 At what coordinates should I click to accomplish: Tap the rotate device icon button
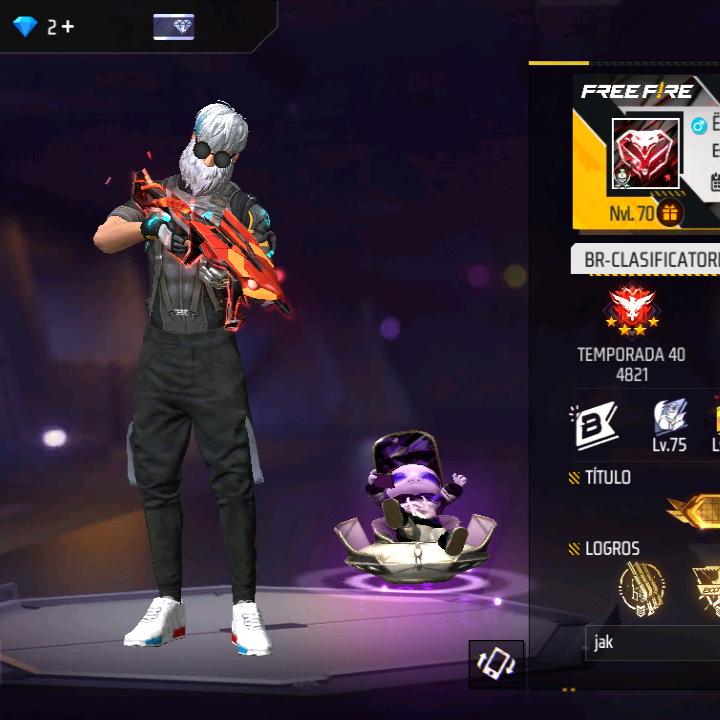(x=496, y=664)
